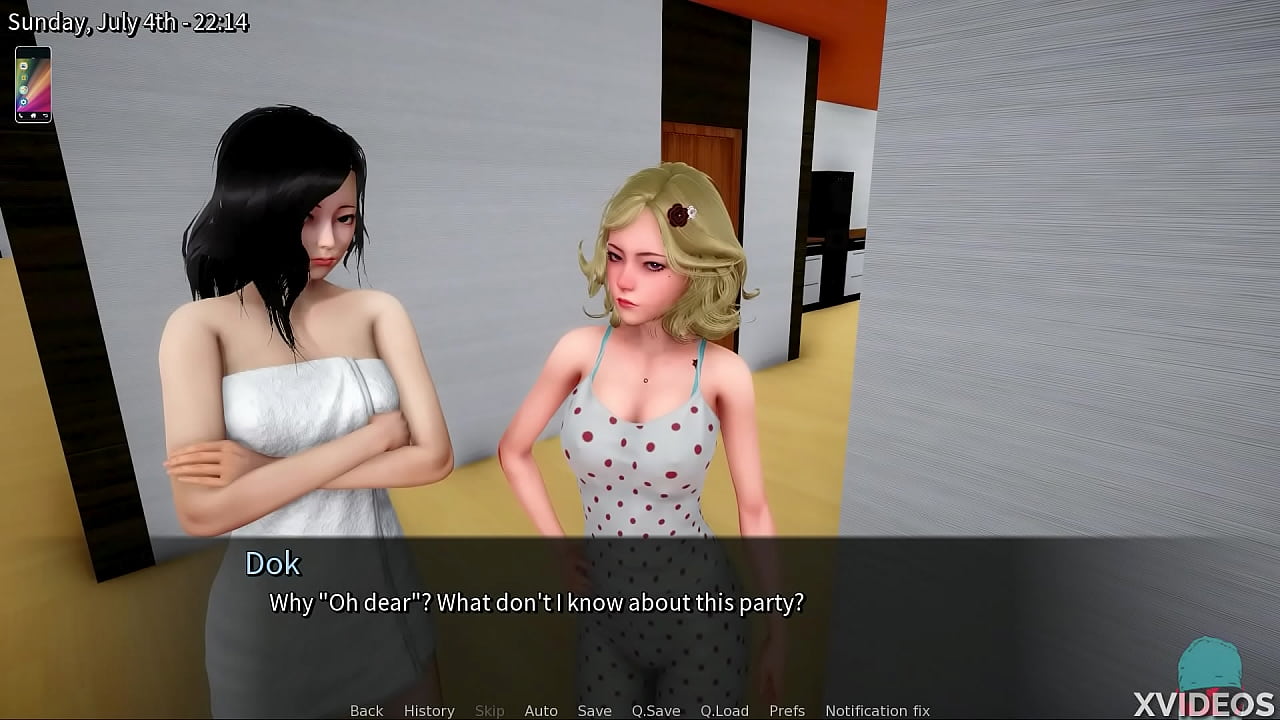This screenshot has height=720, width=1280.
Task: Open the messages app on the phone
Action: tap(24, 66)
